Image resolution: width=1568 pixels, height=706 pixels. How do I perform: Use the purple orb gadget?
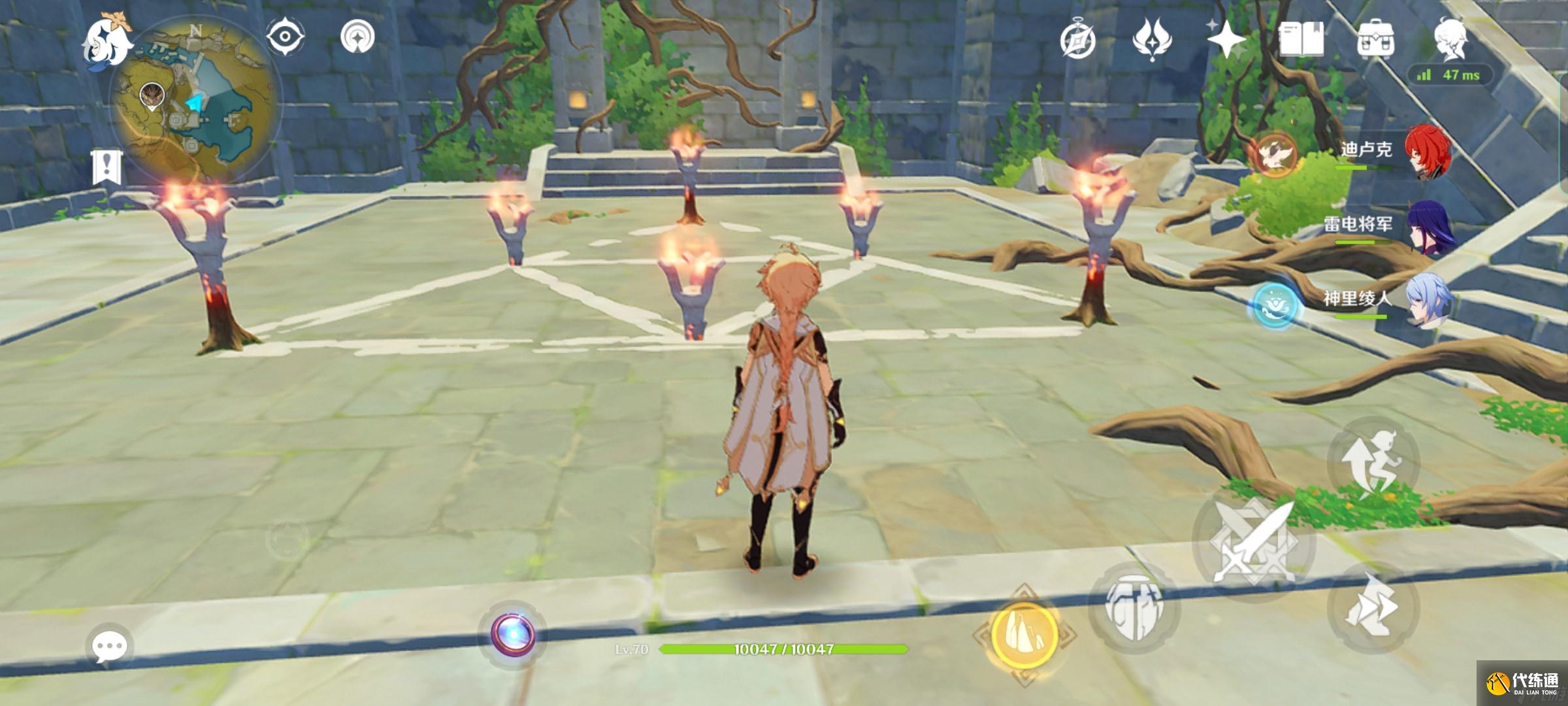pyautogui.click(x=514, y=634)
